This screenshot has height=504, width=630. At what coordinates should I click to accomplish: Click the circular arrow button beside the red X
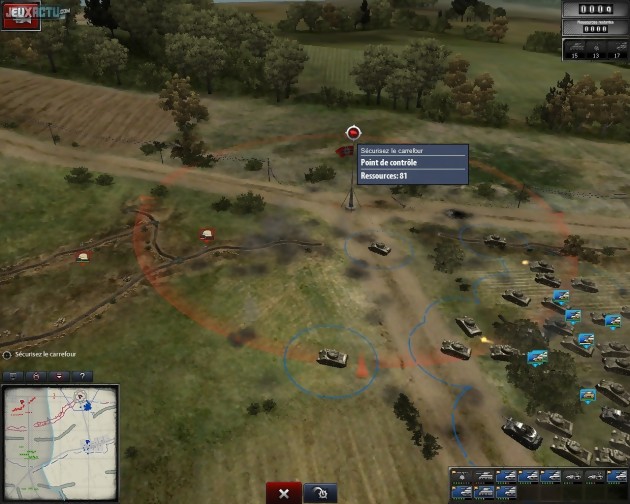pos(319,492)
